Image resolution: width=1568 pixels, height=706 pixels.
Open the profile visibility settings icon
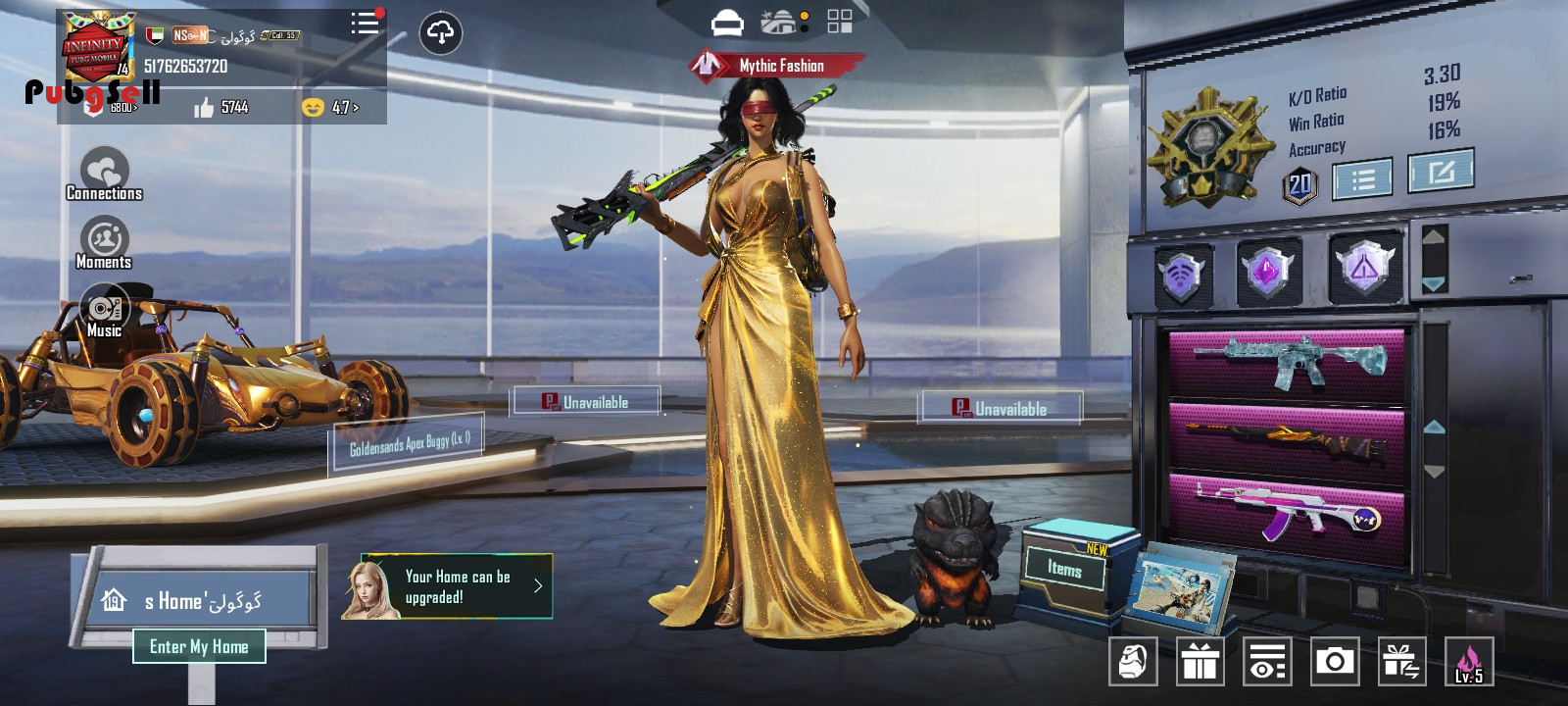coord(1266,662)
